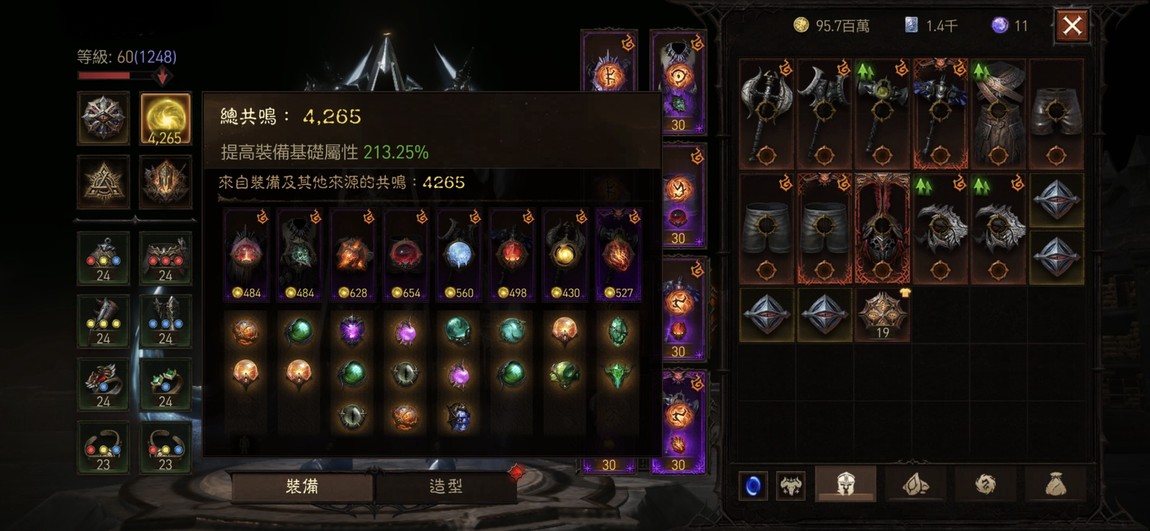The image size is (1150, 531).
Task: Choose the blue-winged axe in red frame
Action: [940, 114]
